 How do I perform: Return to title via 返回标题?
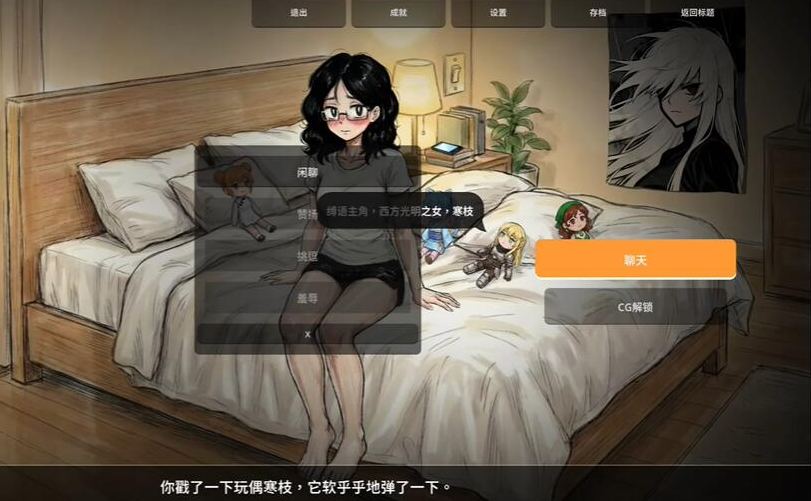click(x=697, y=13)
